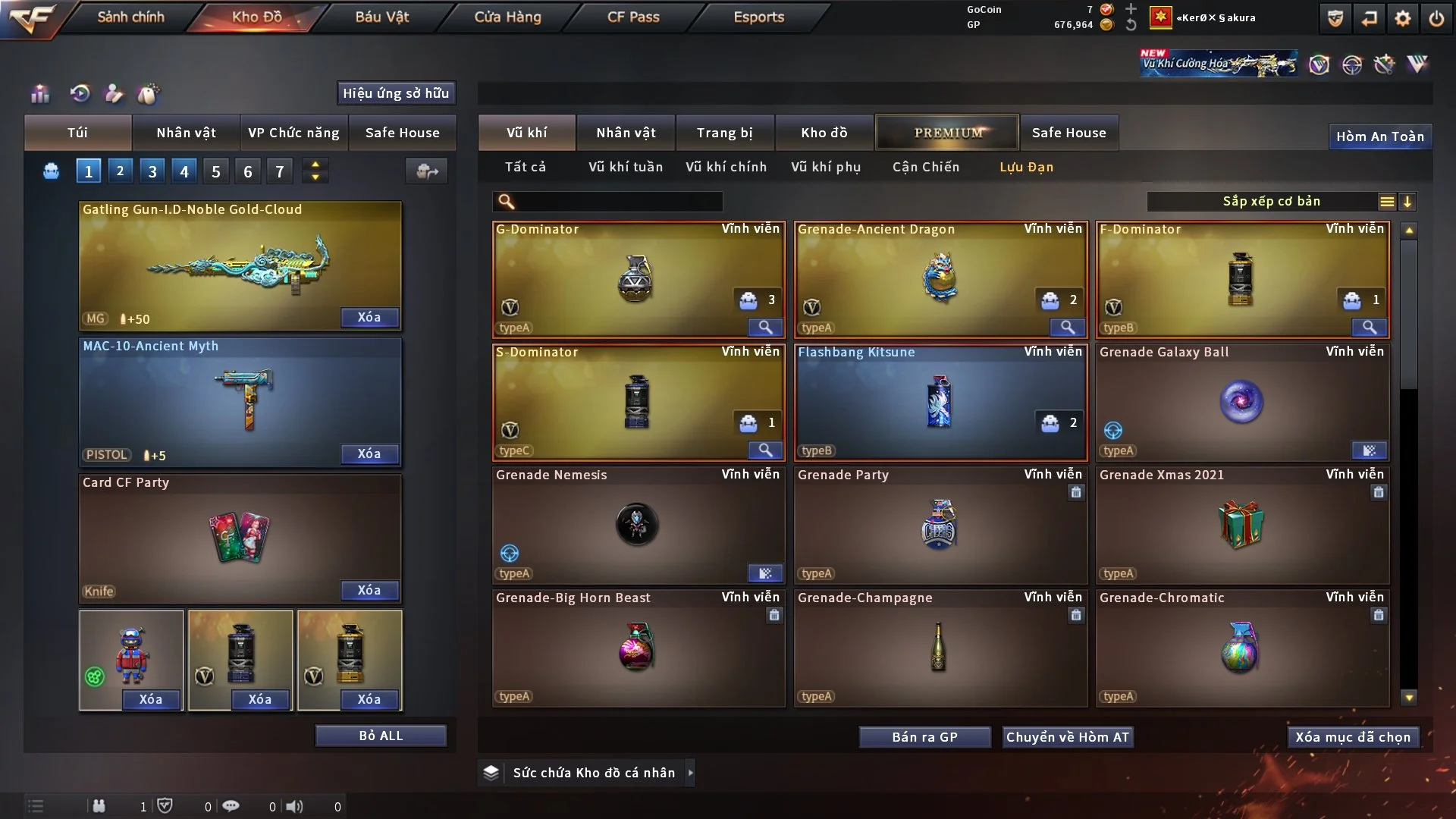This screenshot has height=819, width=1456.
Task: Select the Grenade-Ancient Dragon item
Action: click(940, 279)
